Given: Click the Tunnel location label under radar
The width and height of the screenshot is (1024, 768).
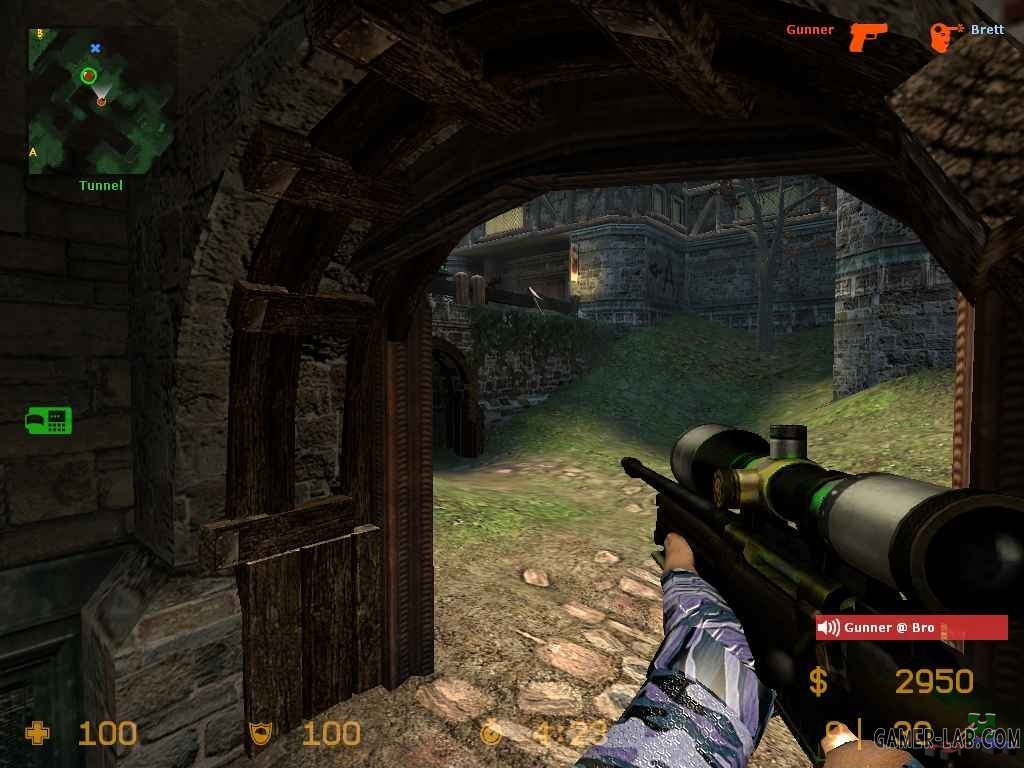Looking at the screenshot, I should click(101, 185).
